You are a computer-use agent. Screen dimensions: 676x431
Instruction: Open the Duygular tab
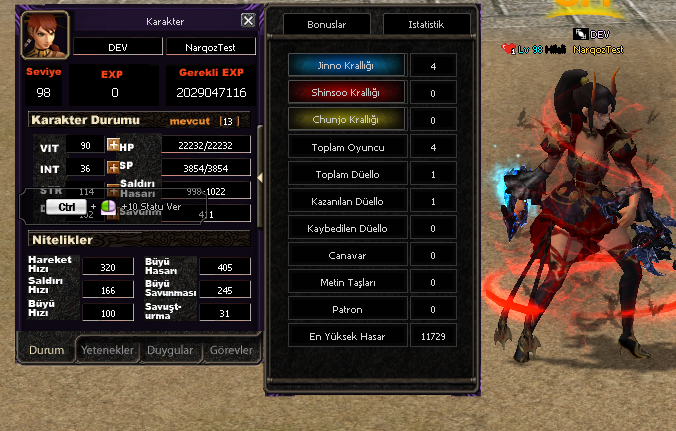tap(170, 350)
